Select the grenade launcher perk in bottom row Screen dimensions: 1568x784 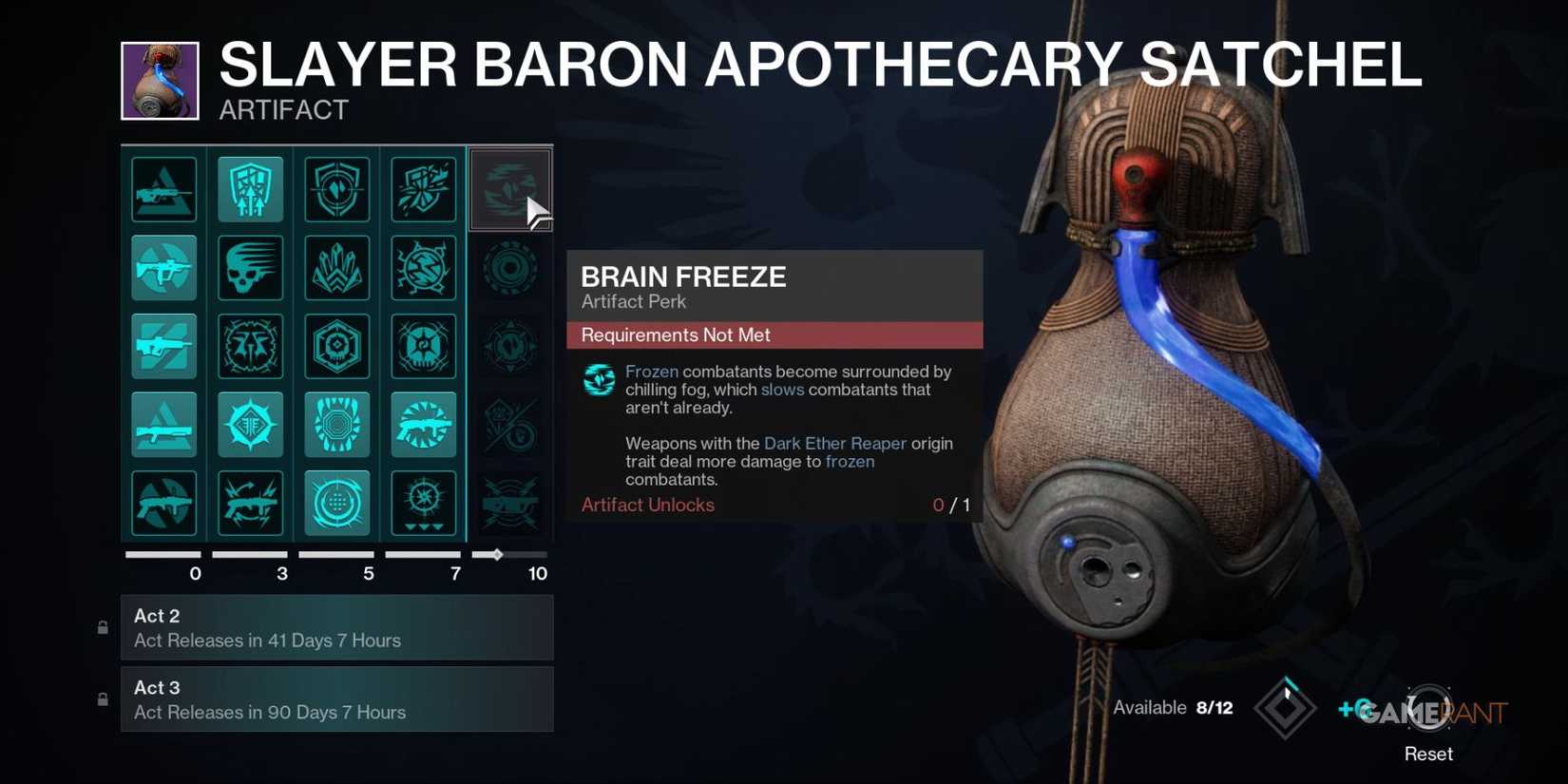163,504
